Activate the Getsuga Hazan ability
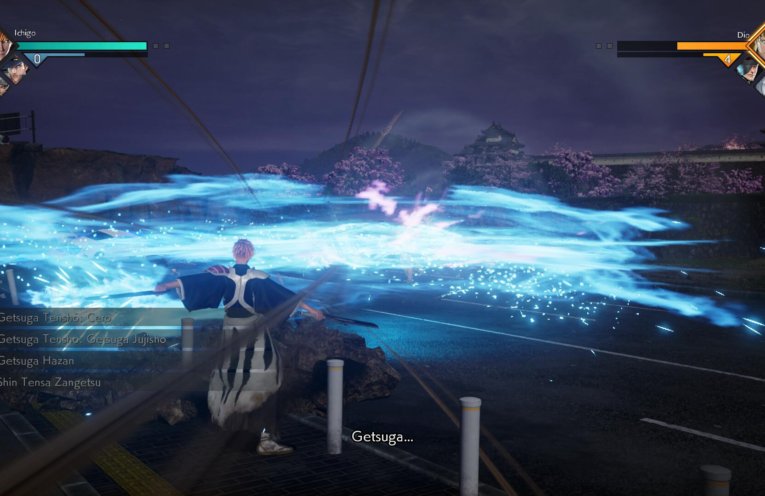Image resolution: width=765 pixels, height=496 pixels. tap(38, 360)
